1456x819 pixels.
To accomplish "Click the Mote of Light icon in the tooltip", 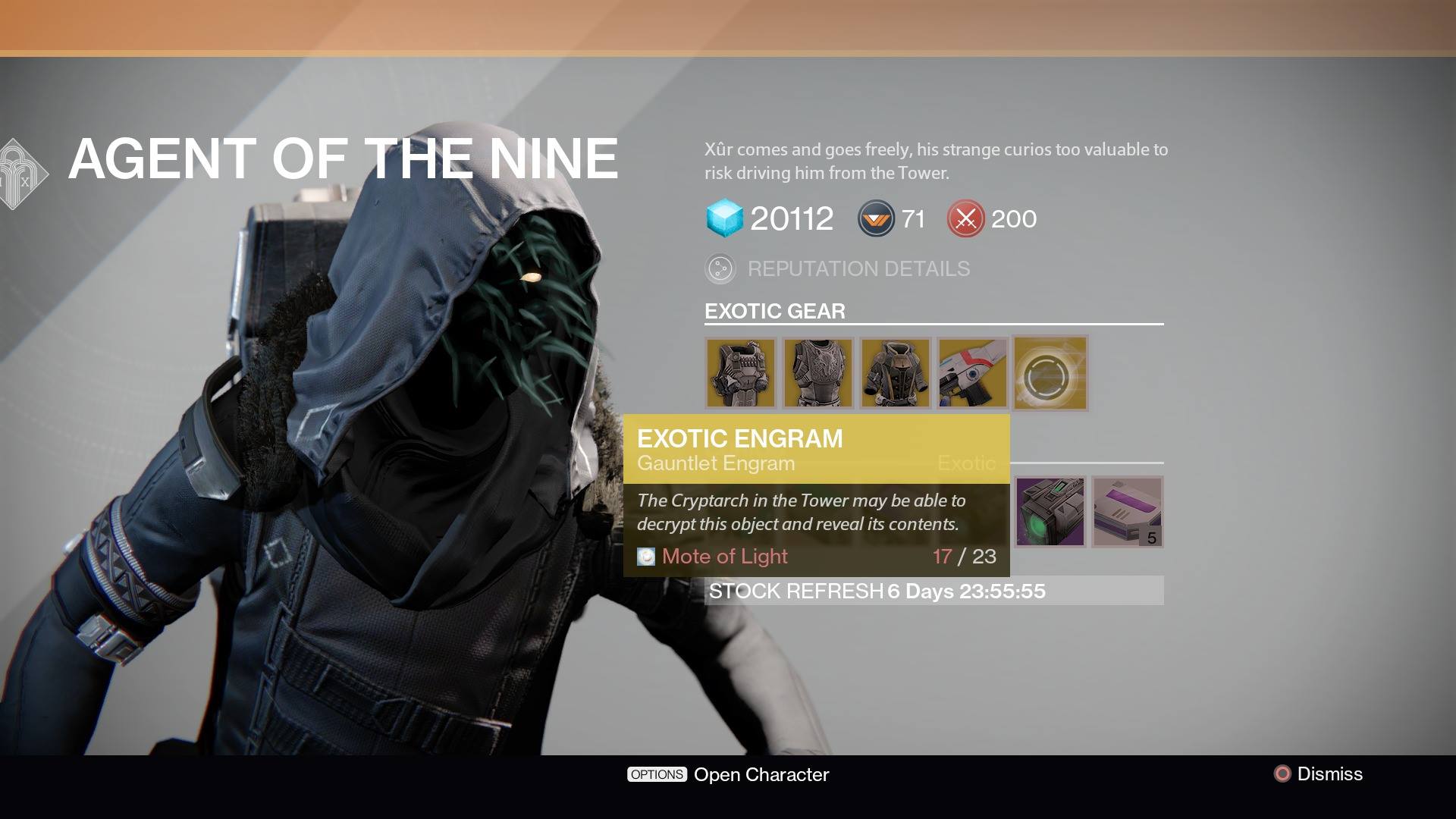I will 645,556.
